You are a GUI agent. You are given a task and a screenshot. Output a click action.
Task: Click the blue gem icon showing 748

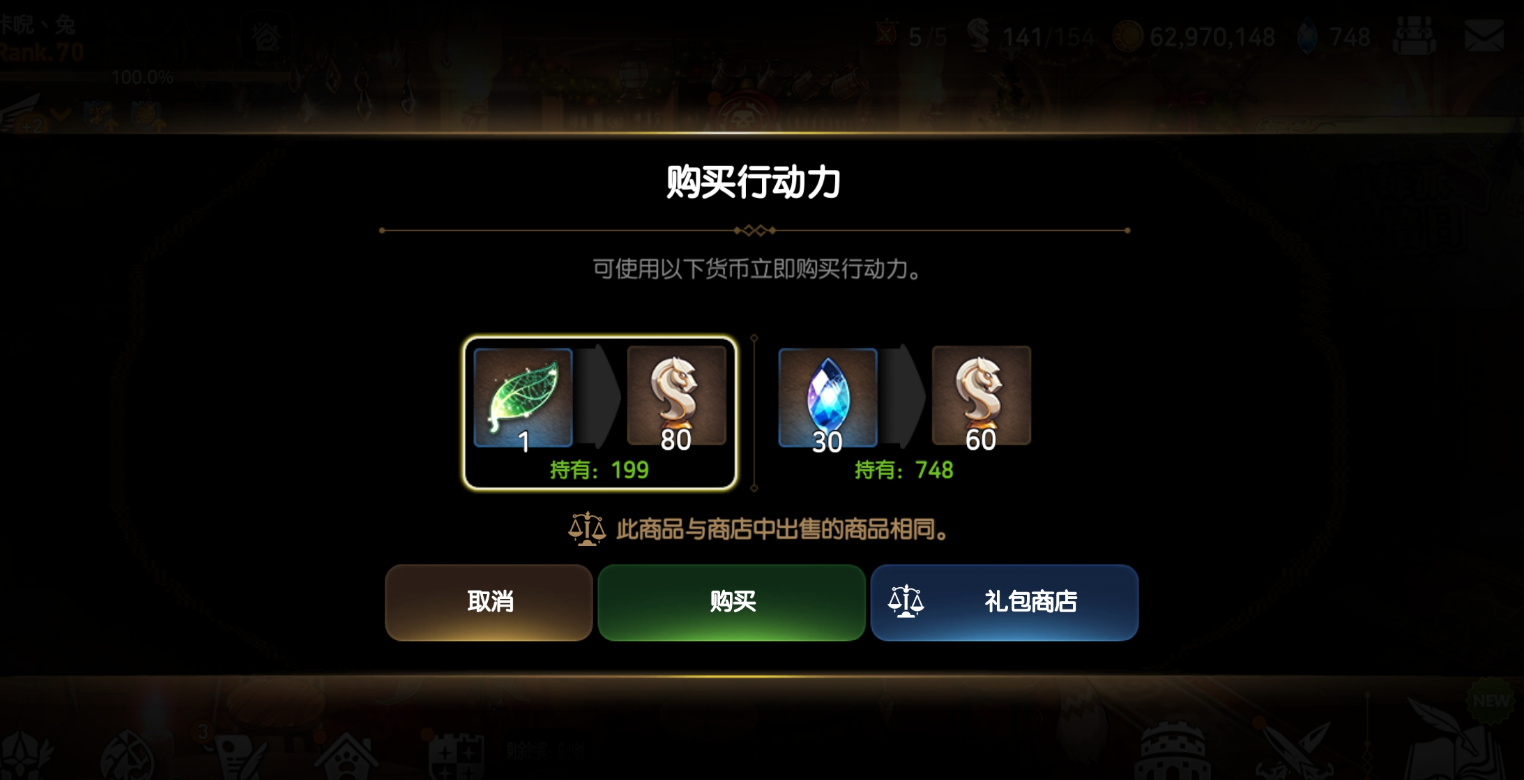coord(1307,36)
